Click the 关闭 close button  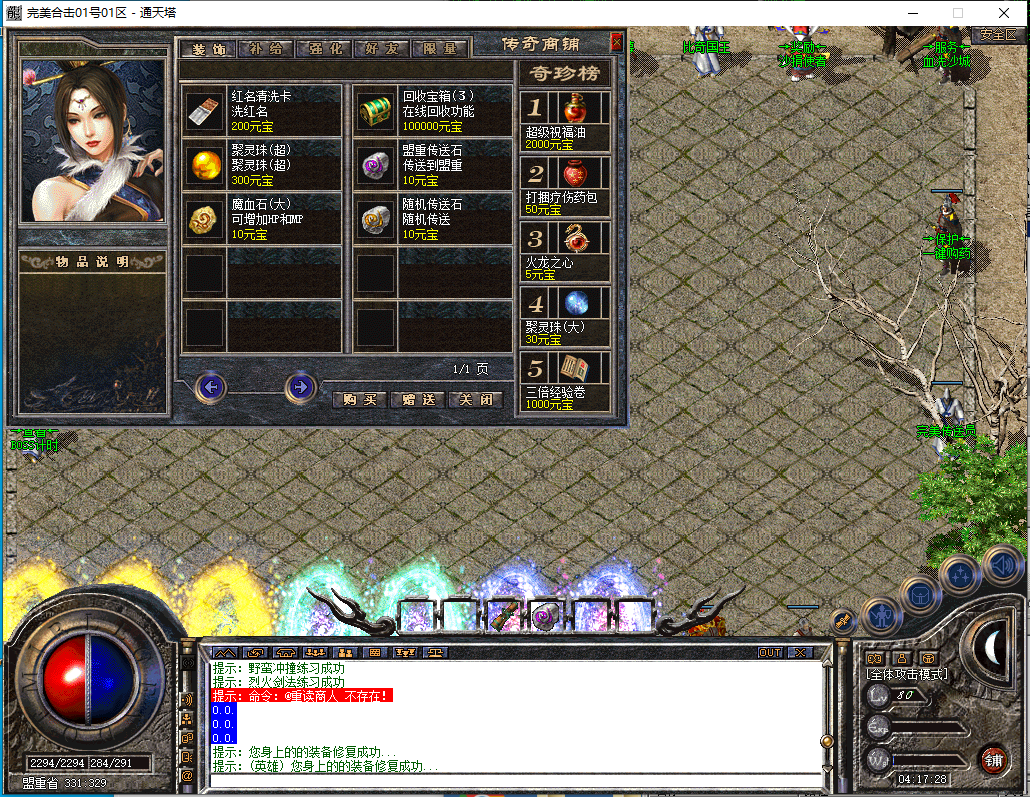[475, 399]
